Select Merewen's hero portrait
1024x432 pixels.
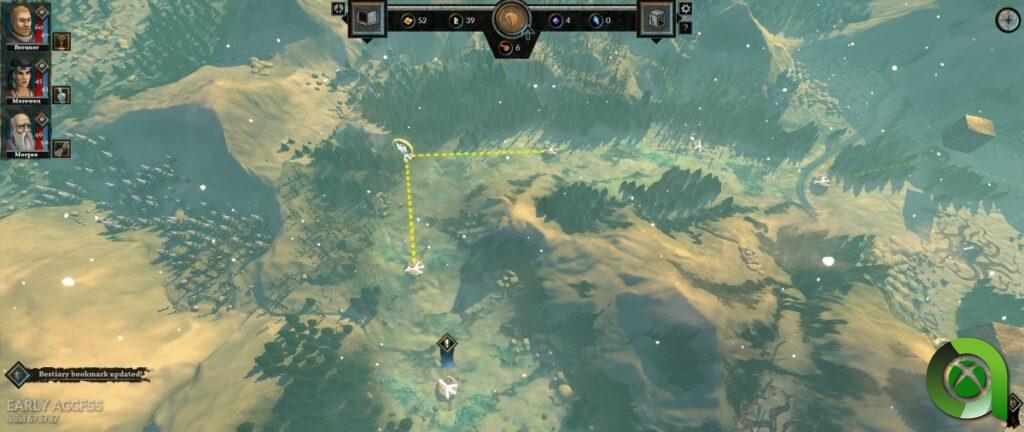pos(22,79)
